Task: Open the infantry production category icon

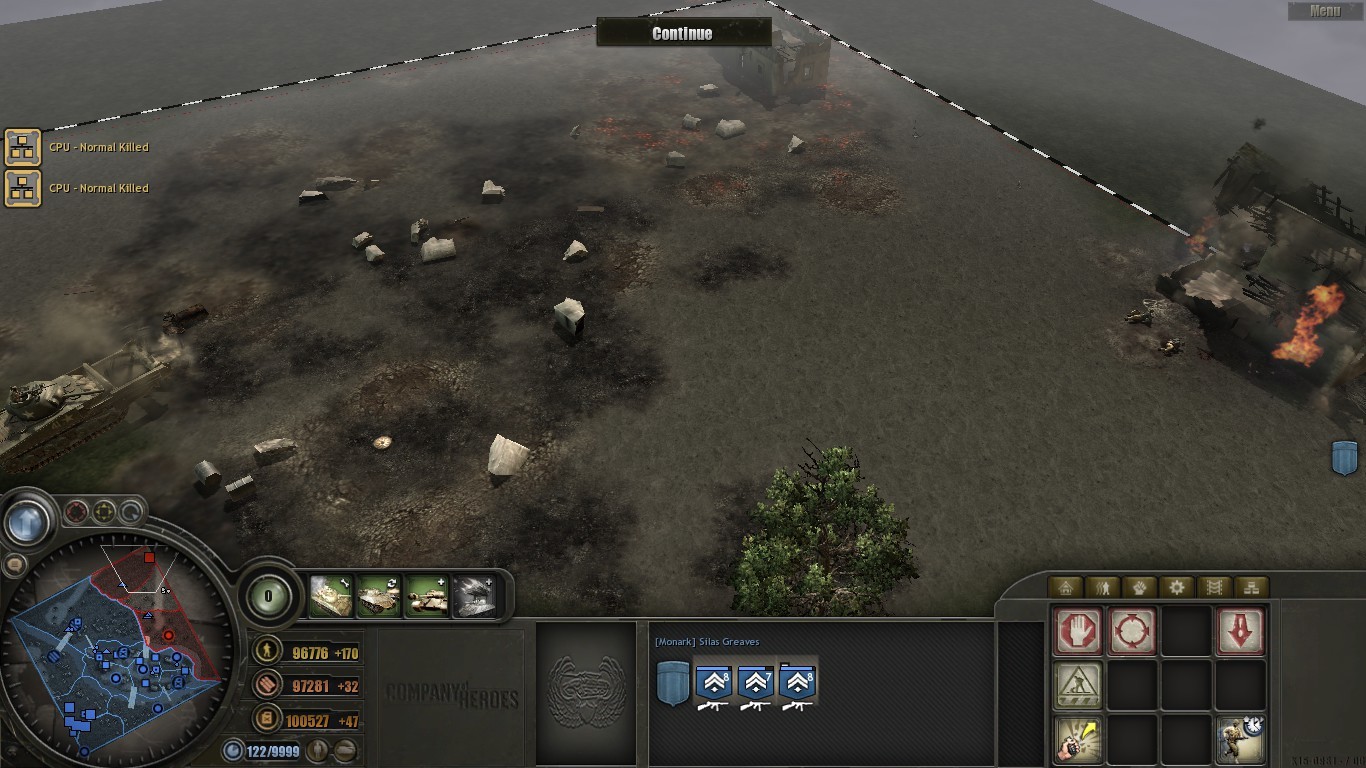Action: pyautogui.click(x=1103, y=586)
